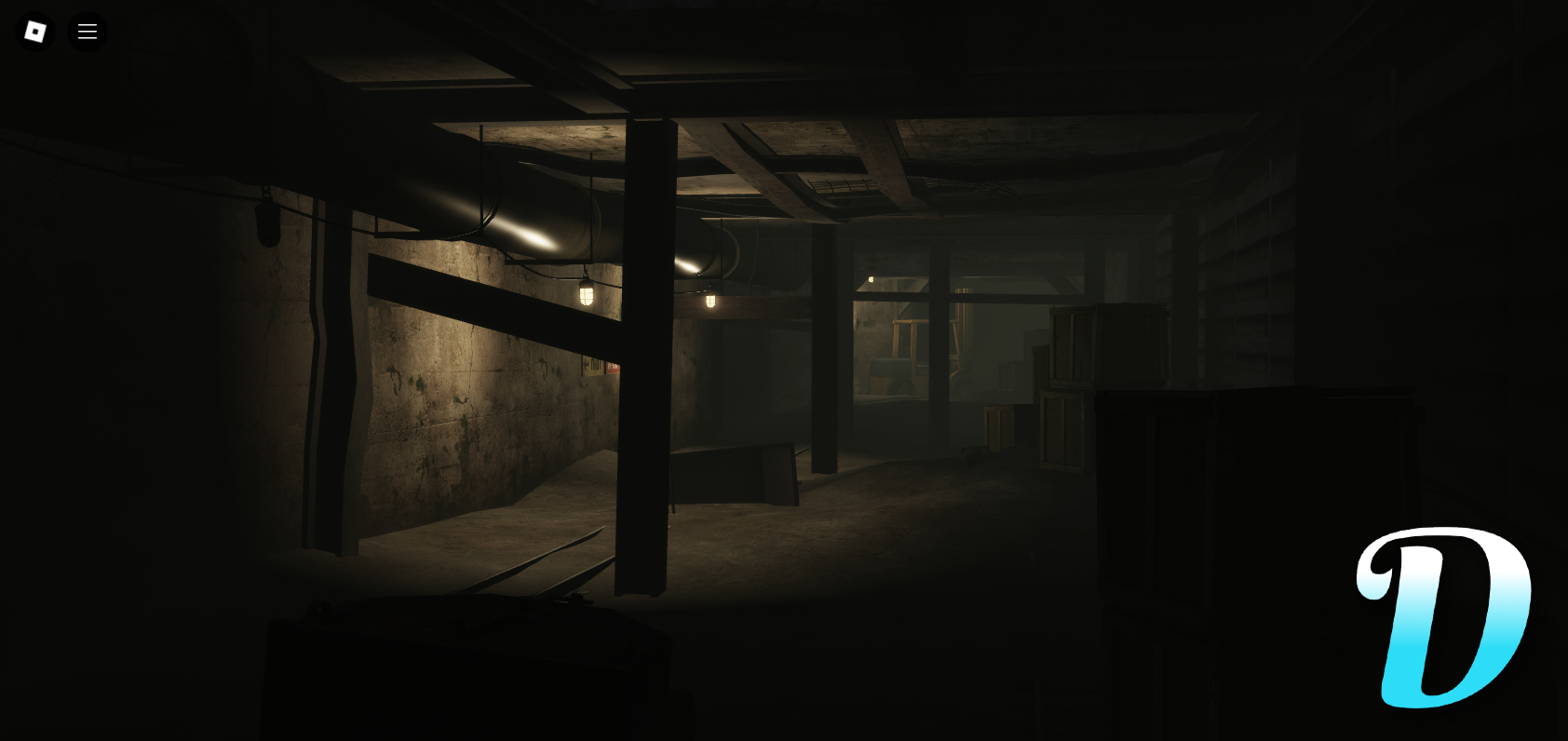Screen dimensions: 1568x741
Task: Select the white Roblox square logo
Action: [34, 31]
